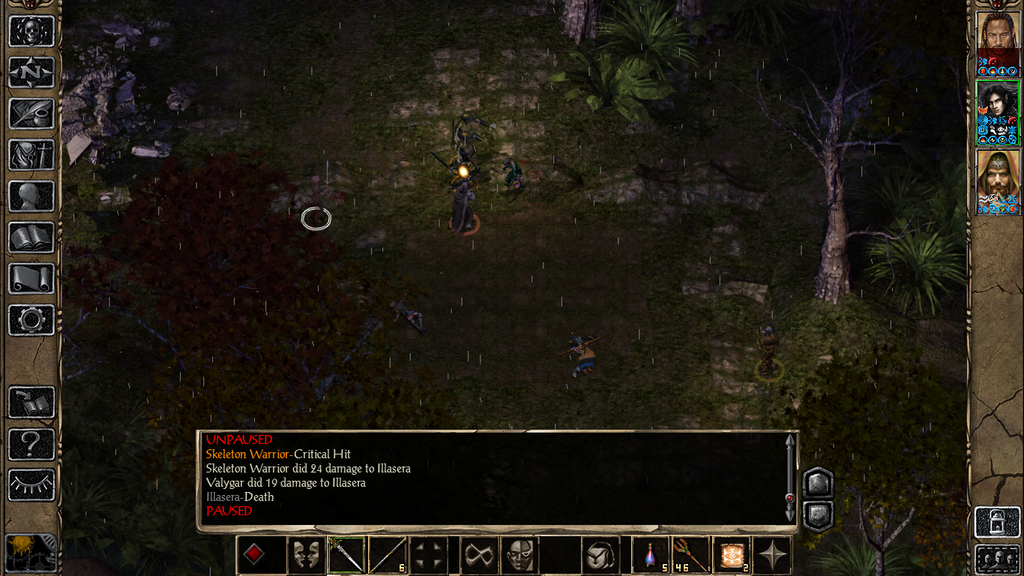This screenshot has width=1024, height=576.
Task: Use the quick item with 46 charges
Action: pos(688,555)
